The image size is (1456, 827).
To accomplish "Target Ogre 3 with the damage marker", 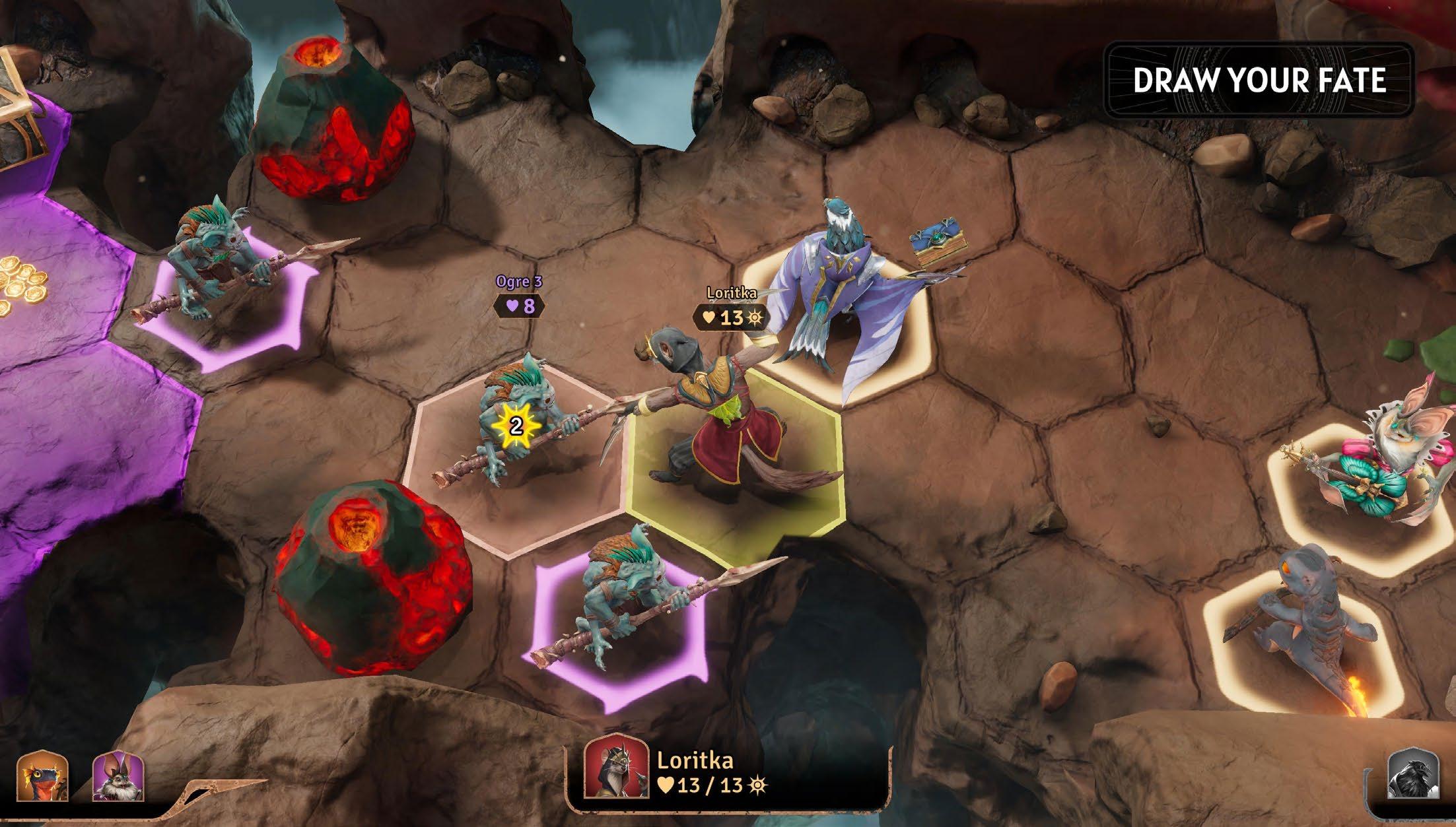I will click(516, 426).
